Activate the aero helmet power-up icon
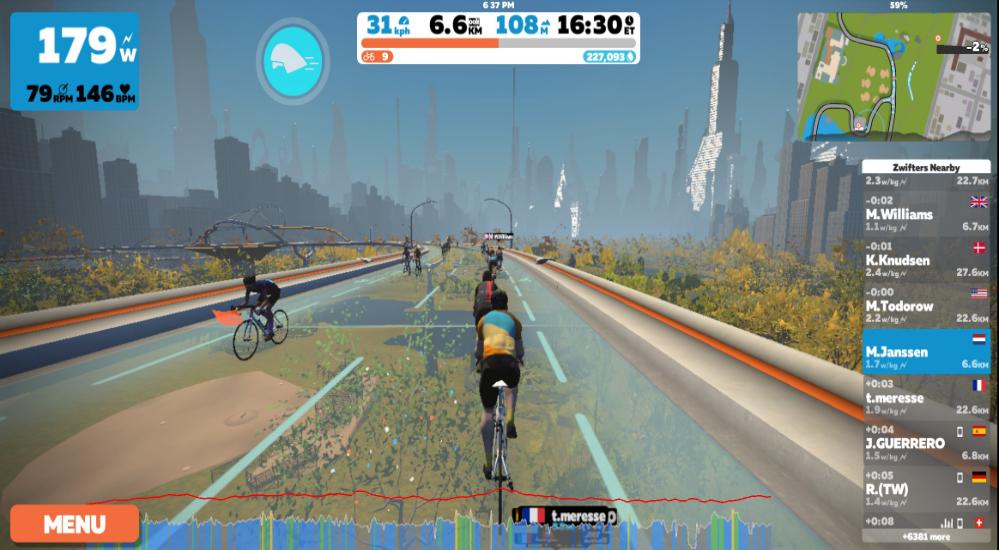Viewport: 999px width, 550px height. pyautogui.click(x=292, y=59)
